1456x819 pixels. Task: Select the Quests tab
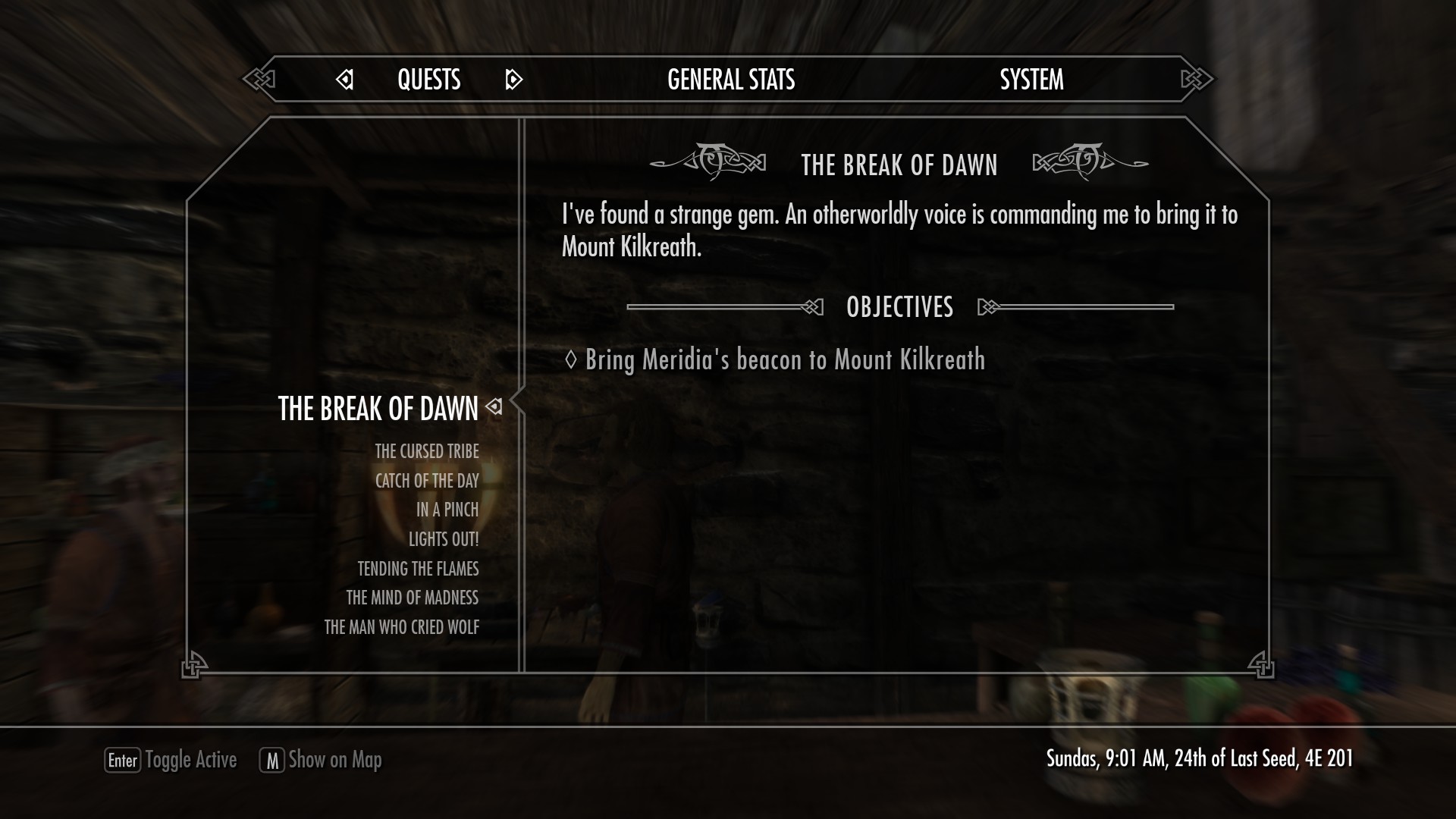coord(428,80)
